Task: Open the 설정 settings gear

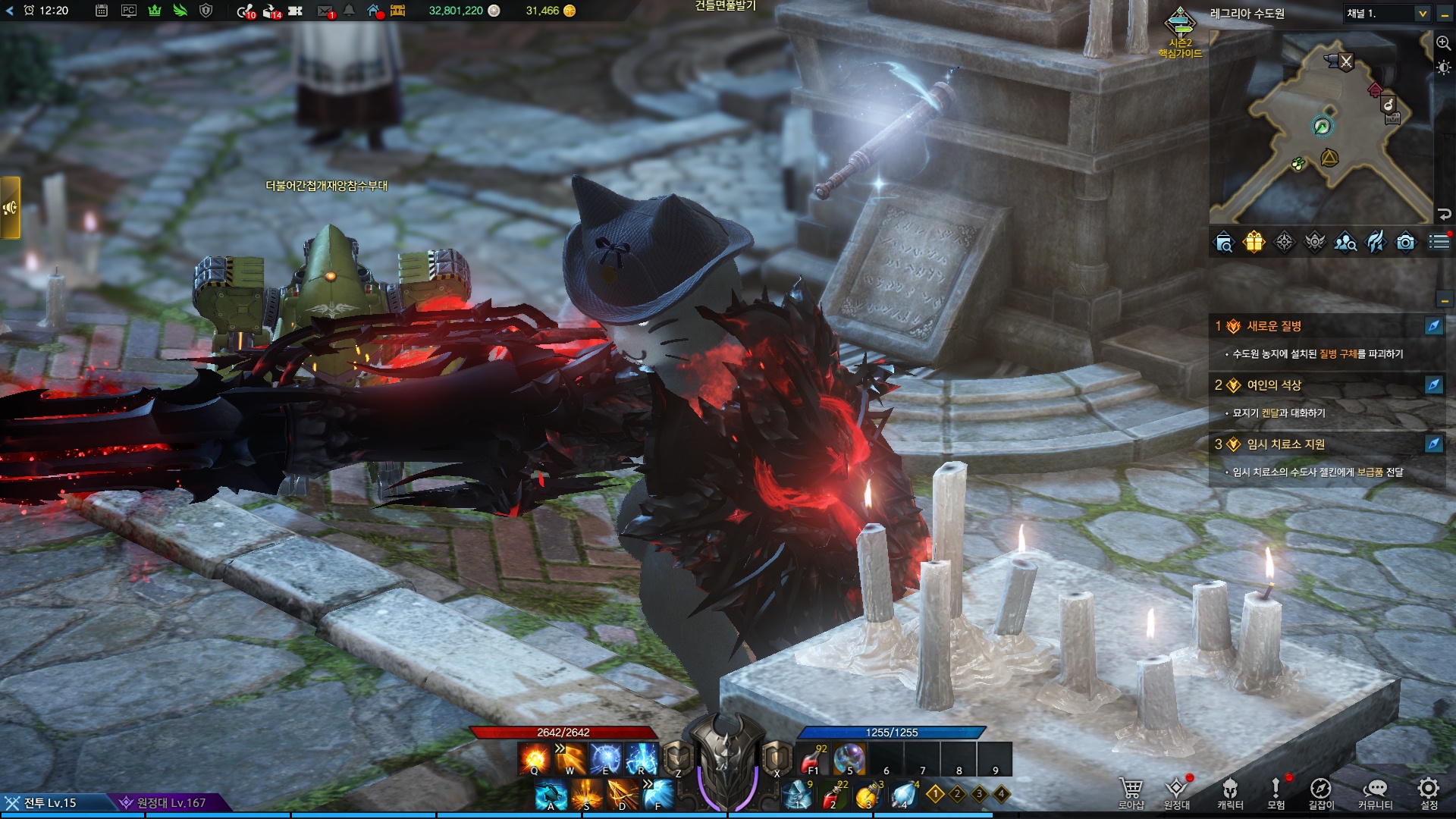Action: [1429, 789]
